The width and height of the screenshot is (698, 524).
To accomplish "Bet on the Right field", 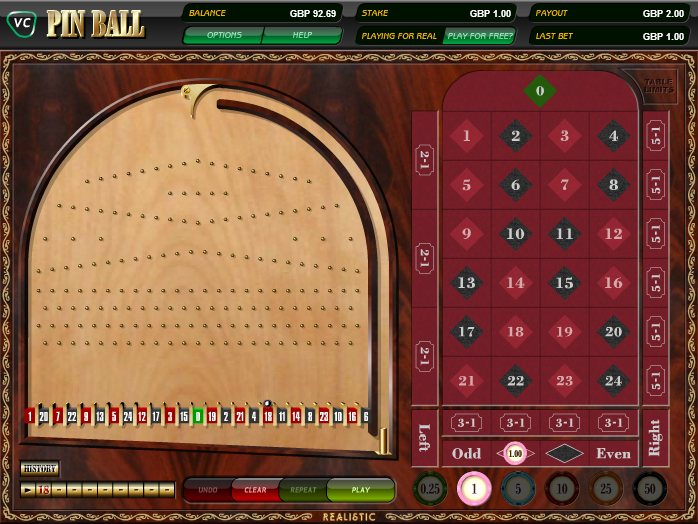I will coord(655,438).
